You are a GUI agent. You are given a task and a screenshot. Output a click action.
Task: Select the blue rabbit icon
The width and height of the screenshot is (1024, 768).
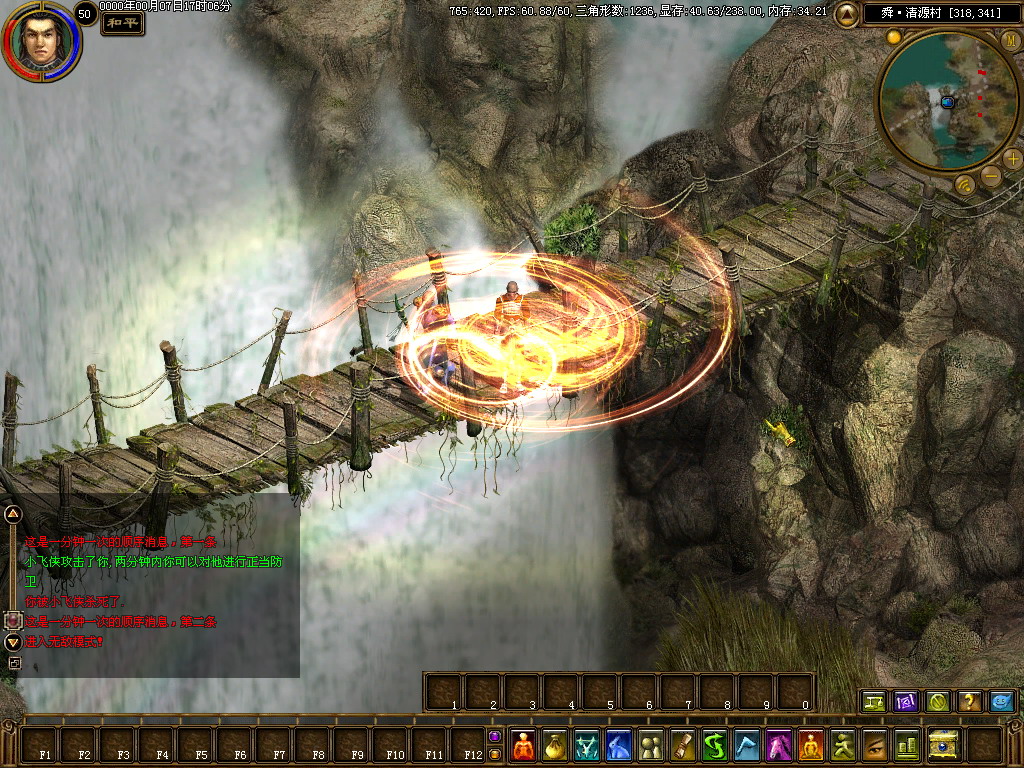[619, 745]
